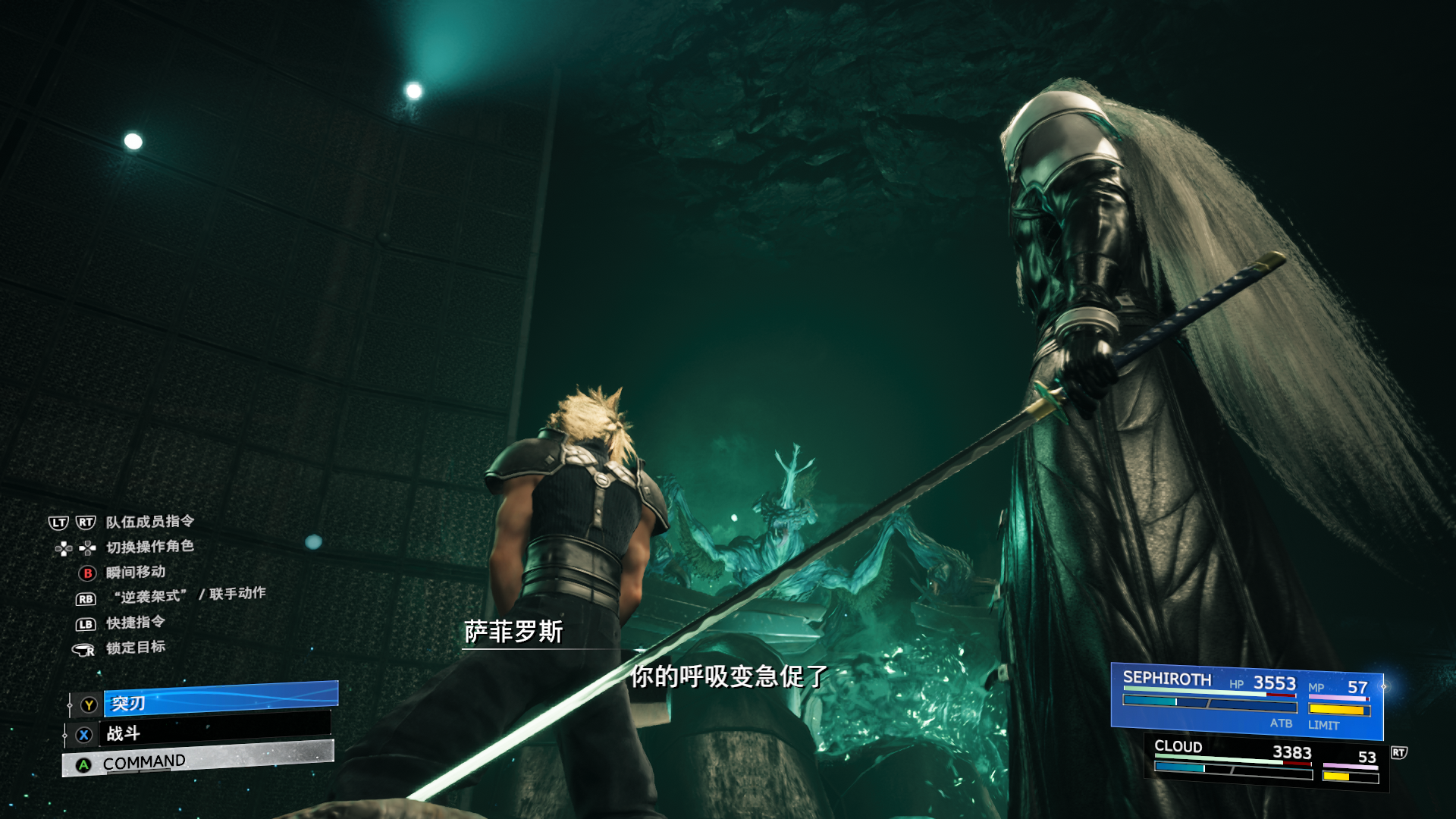1456x819 pixels.
Task: Open the COMMAND menu
Action: [199, 759]
